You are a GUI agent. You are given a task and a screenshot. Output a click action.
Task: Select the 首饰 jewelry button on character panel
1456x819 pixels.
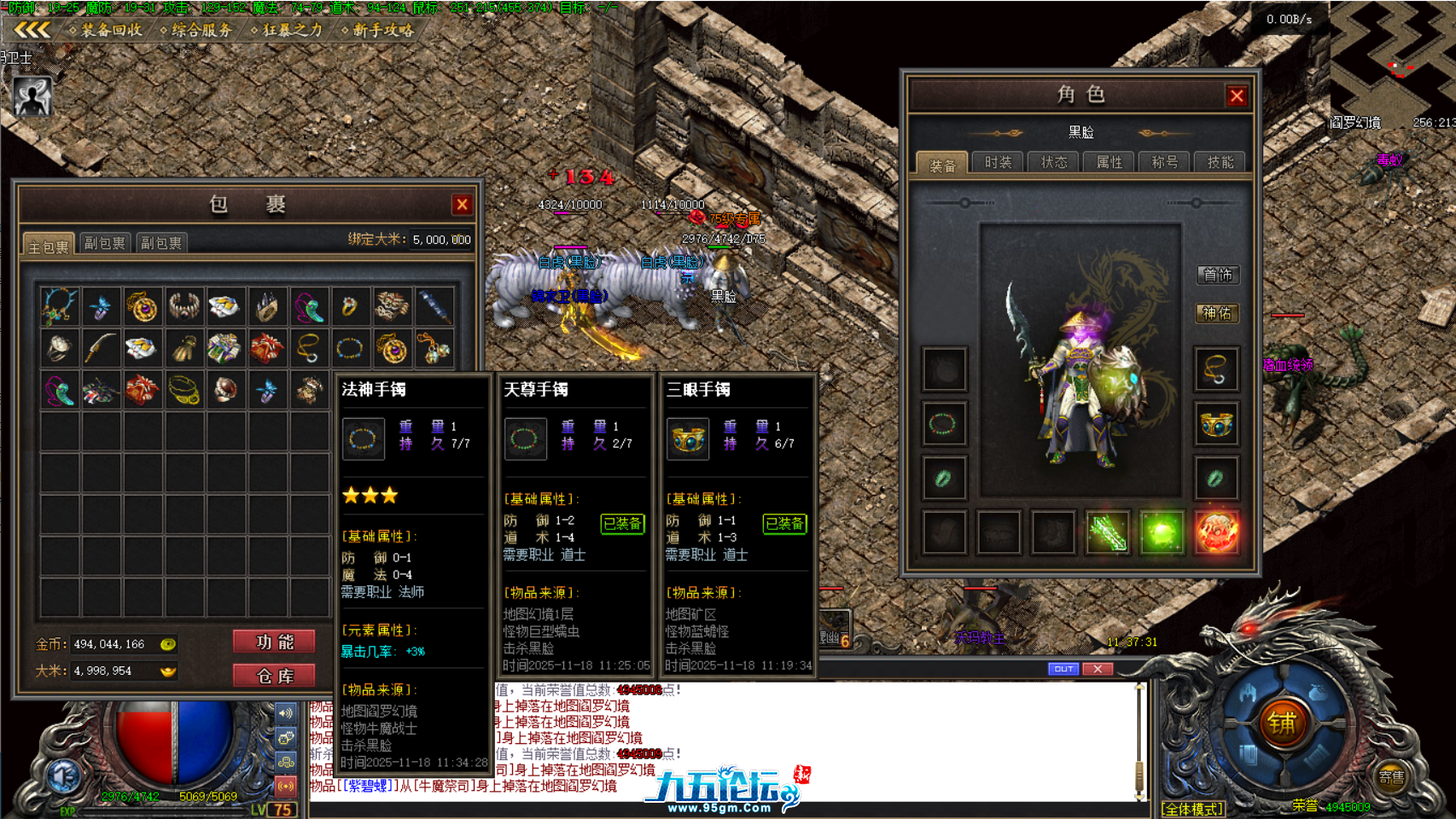pyautogui.click(x=1217, y=276)
